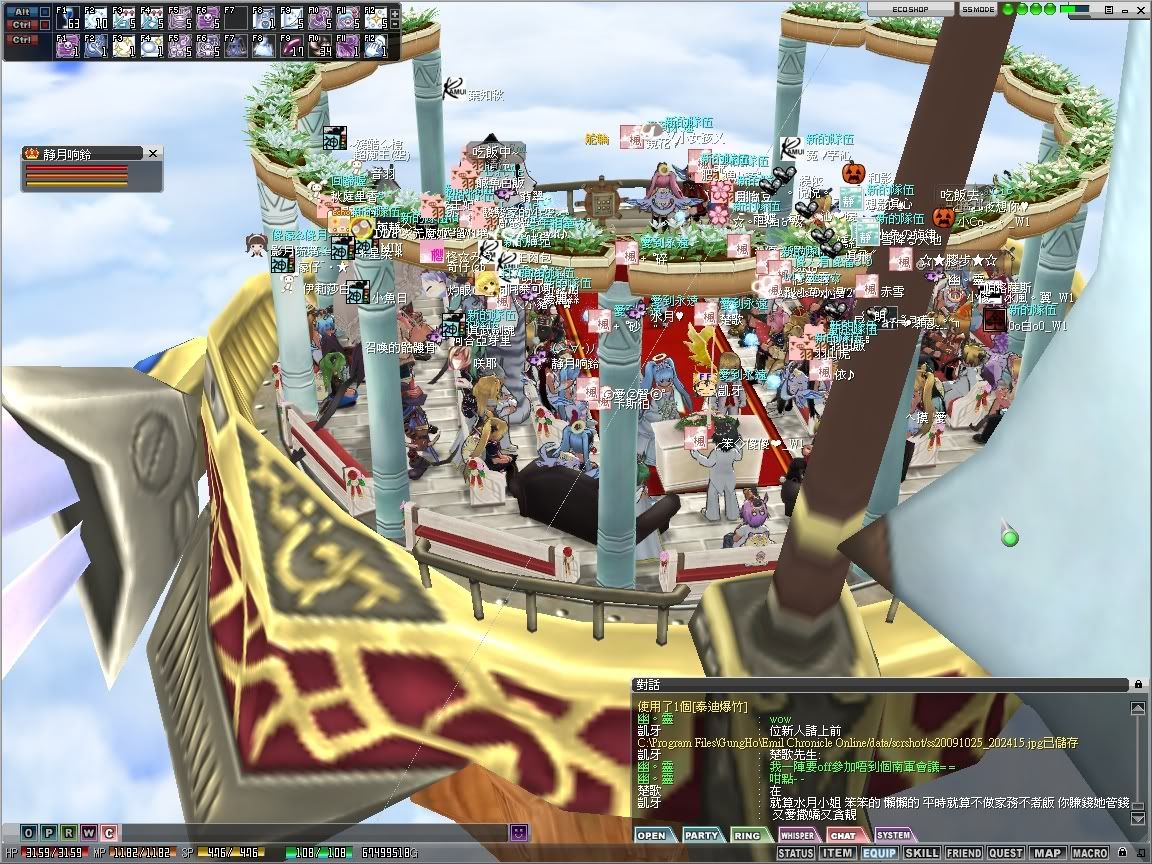Toggle SS MODE
Screen dimensions: 1152x864
tap(977, 8)
